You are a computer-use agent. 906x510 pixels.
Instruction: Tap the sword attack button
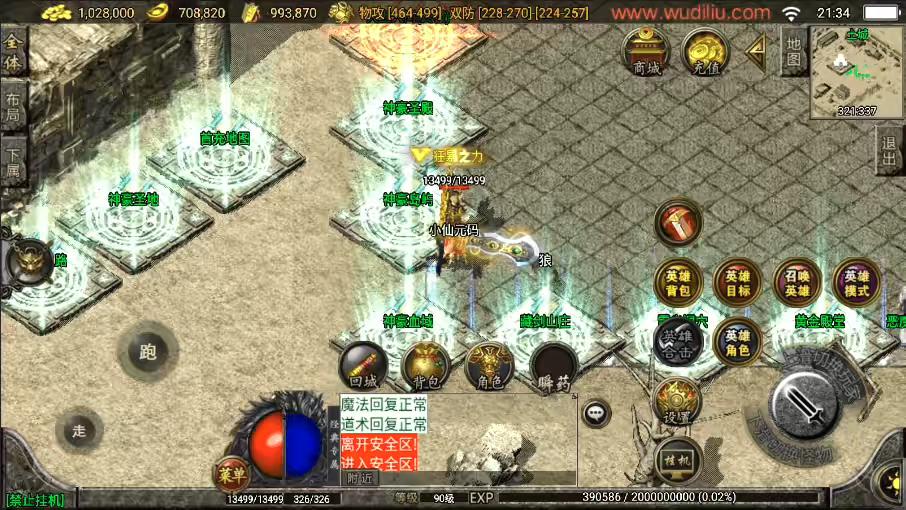pyautogui.click(x=806, y=406)
